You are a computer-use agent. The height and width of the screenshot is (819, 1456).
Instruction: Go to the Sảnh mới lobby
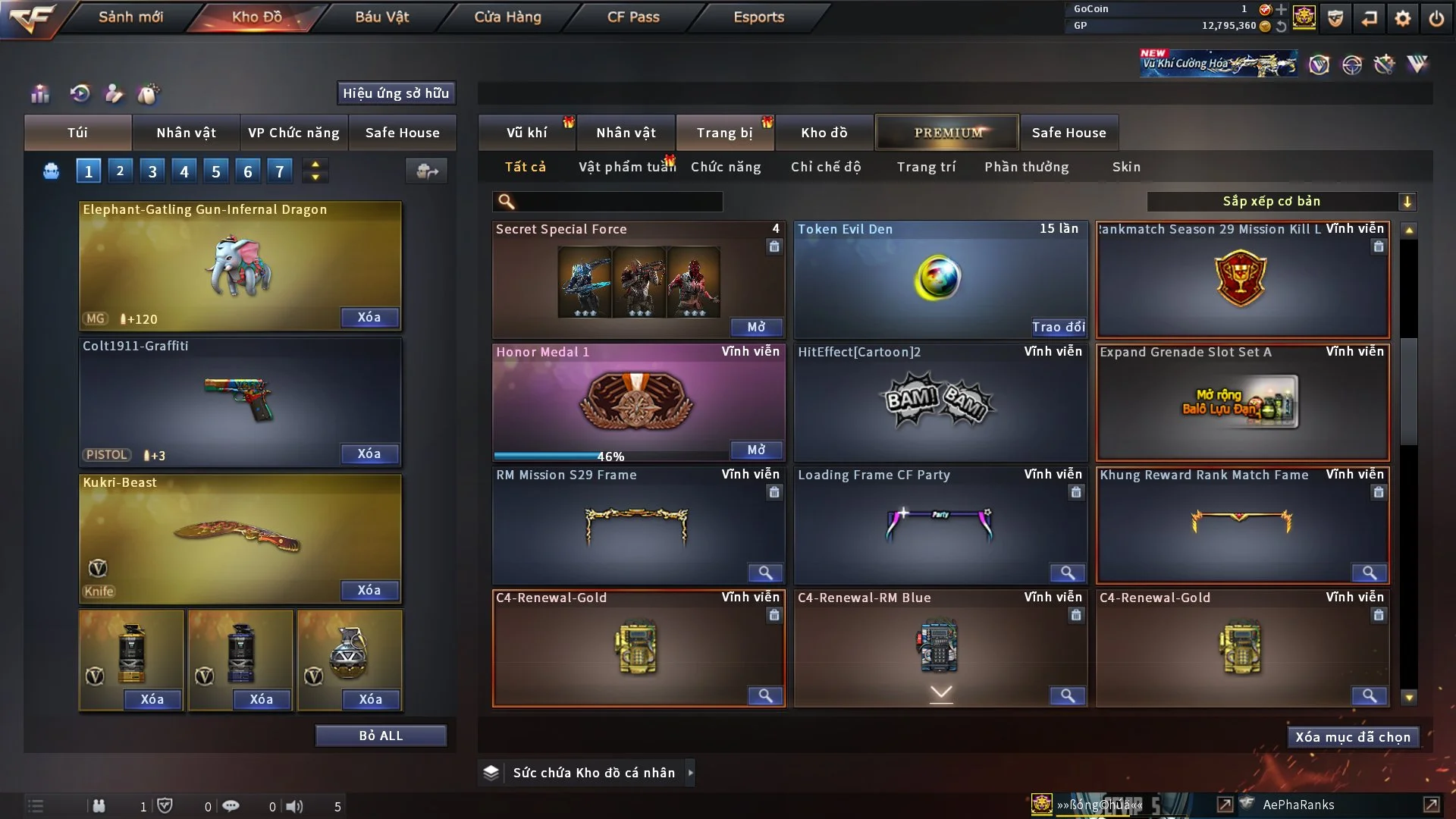click(130, 17)
